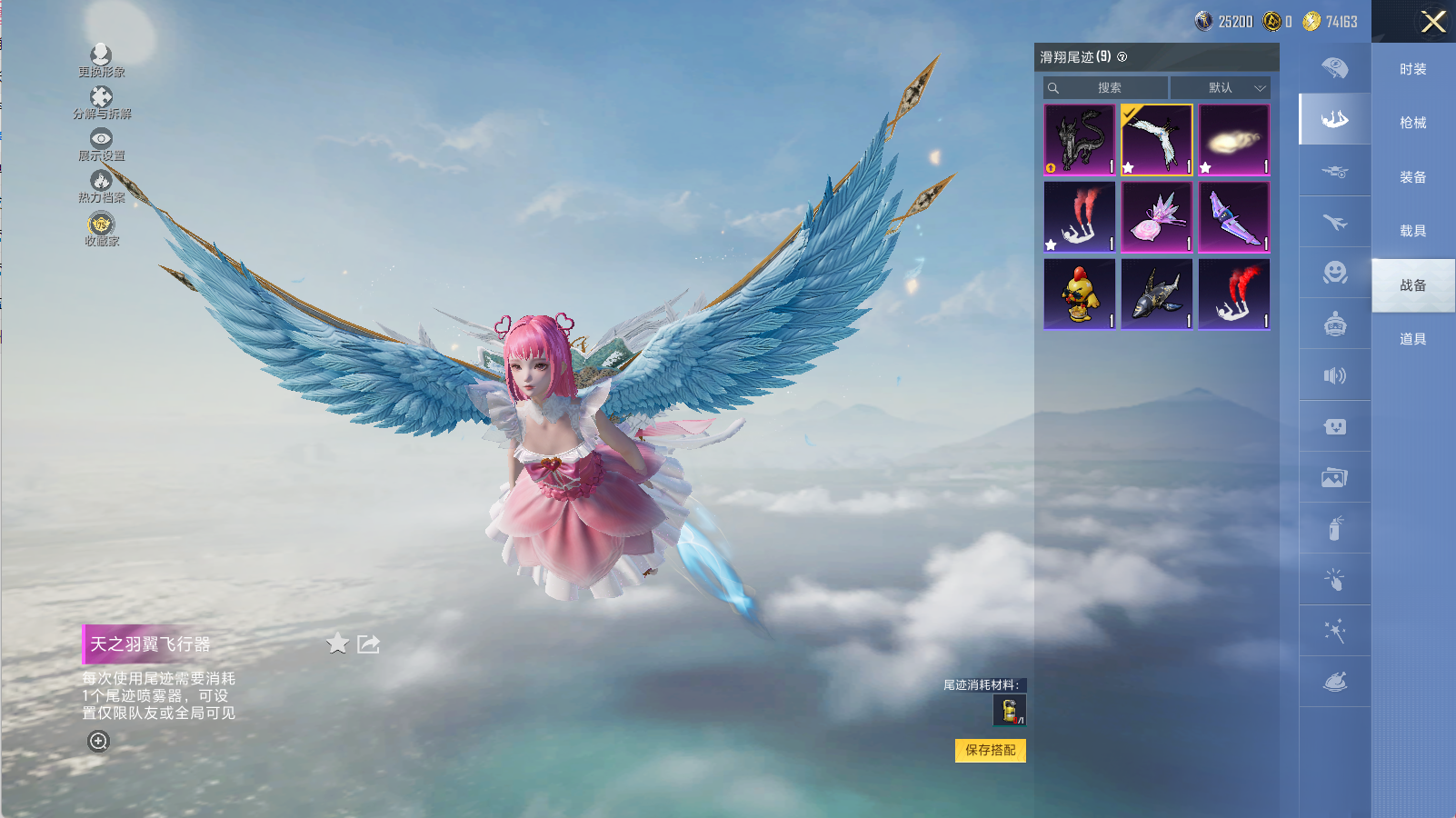Open 分解与拆解 dismantle menu

coord(101,102)
